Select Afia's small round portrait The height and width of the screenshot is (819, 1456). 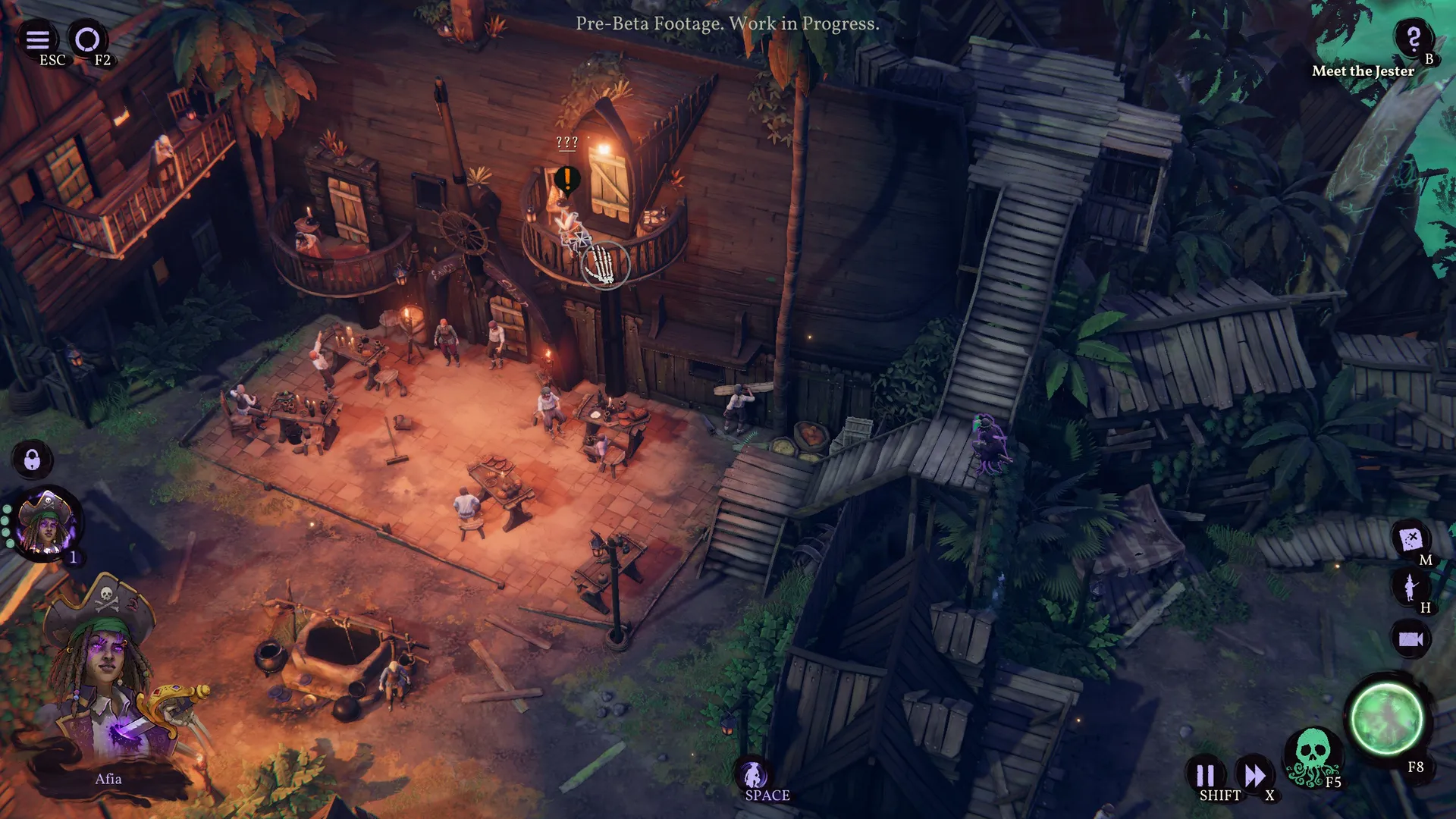47,522
